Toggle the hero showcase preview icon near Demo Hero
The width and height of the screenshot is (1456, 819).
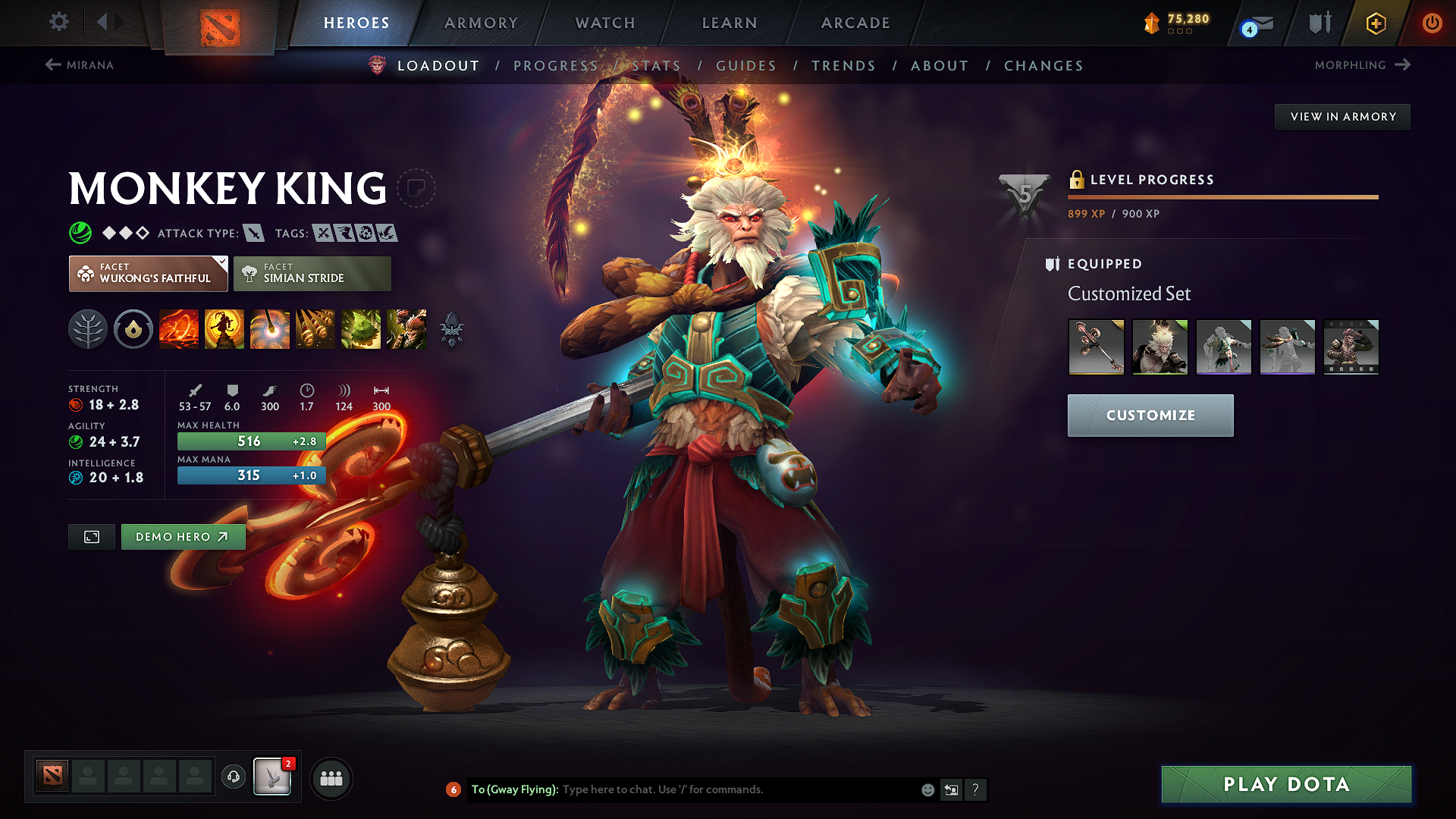pyautogui.click(x=91, y=537)
